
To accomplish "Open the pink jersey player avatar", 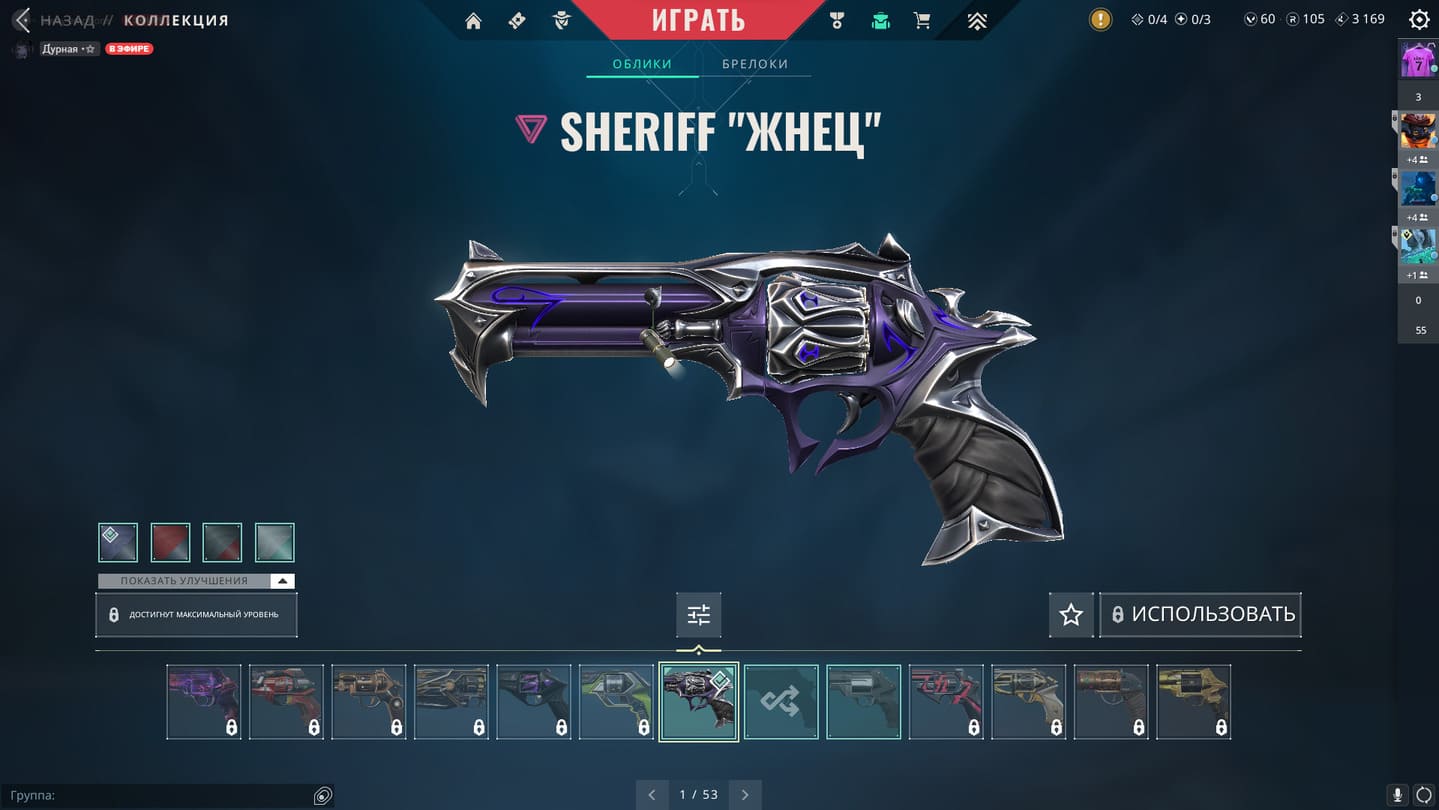I will pyautogui.click(x=1417, y=61).
